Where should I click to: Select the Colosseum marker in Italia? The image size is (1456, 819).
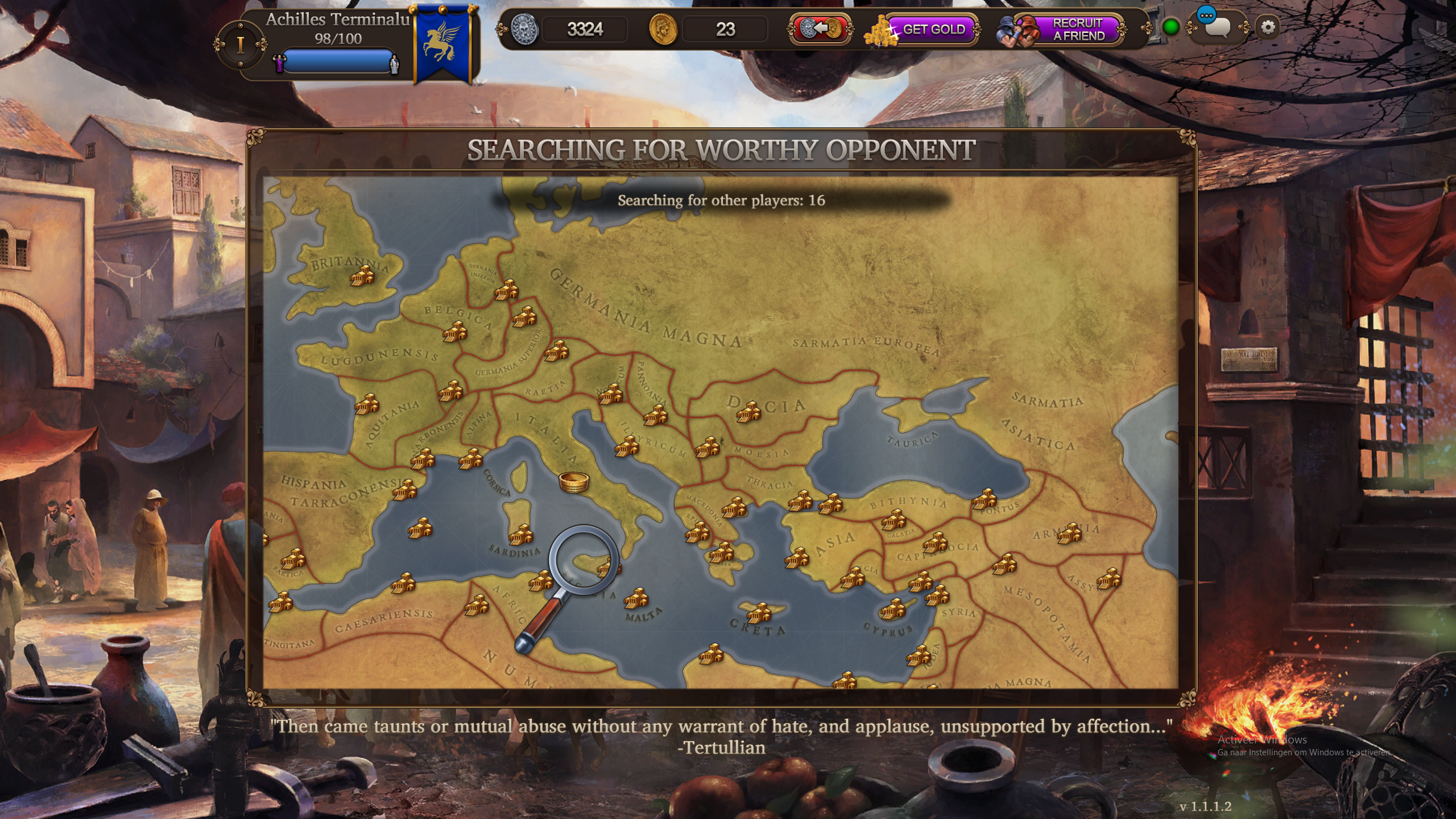pos(573,482)
